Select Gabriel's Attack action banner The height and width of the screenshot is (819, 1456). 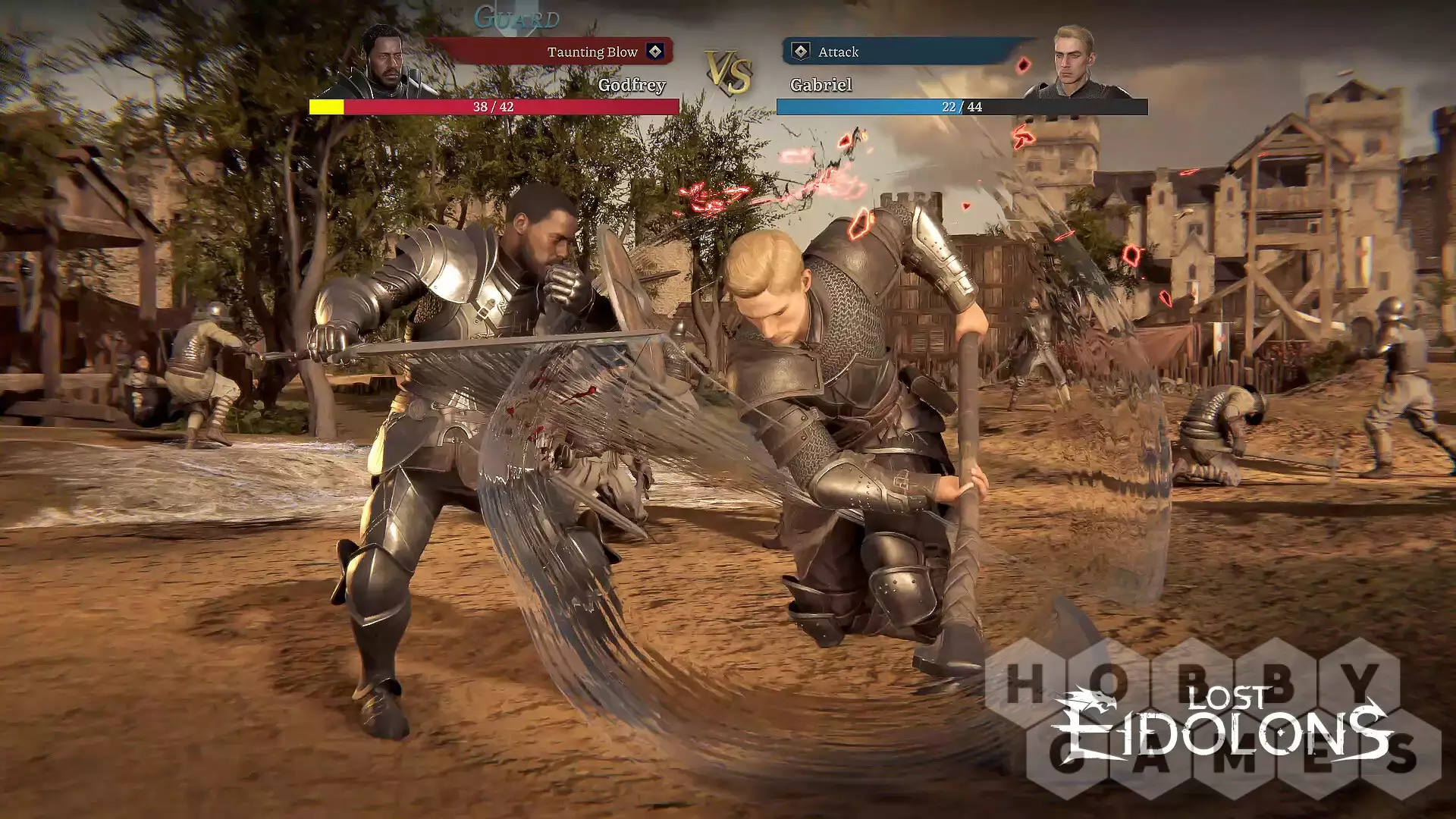901,52
